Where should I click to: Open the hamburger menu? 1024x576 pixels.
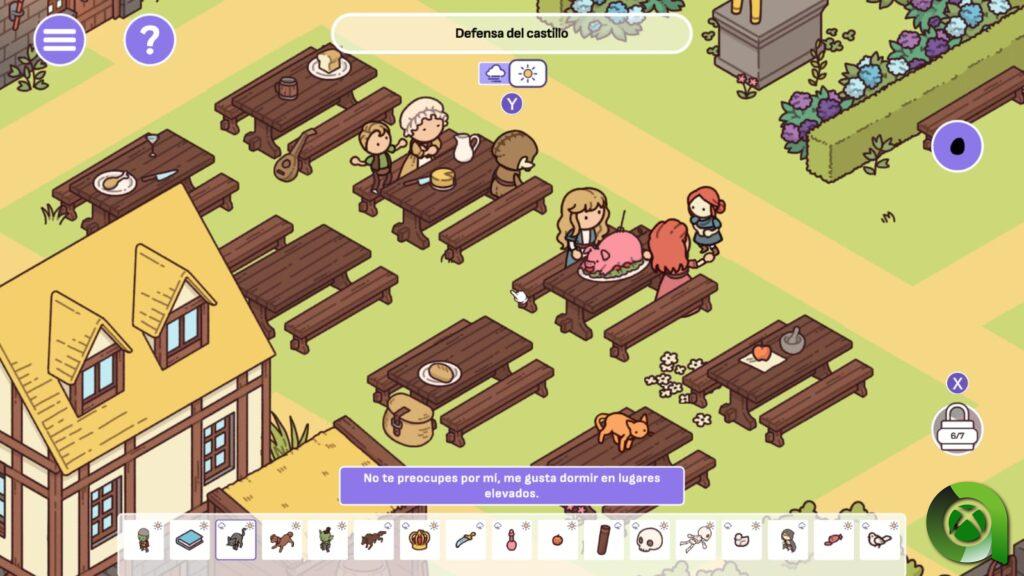[x=60, y=40]
